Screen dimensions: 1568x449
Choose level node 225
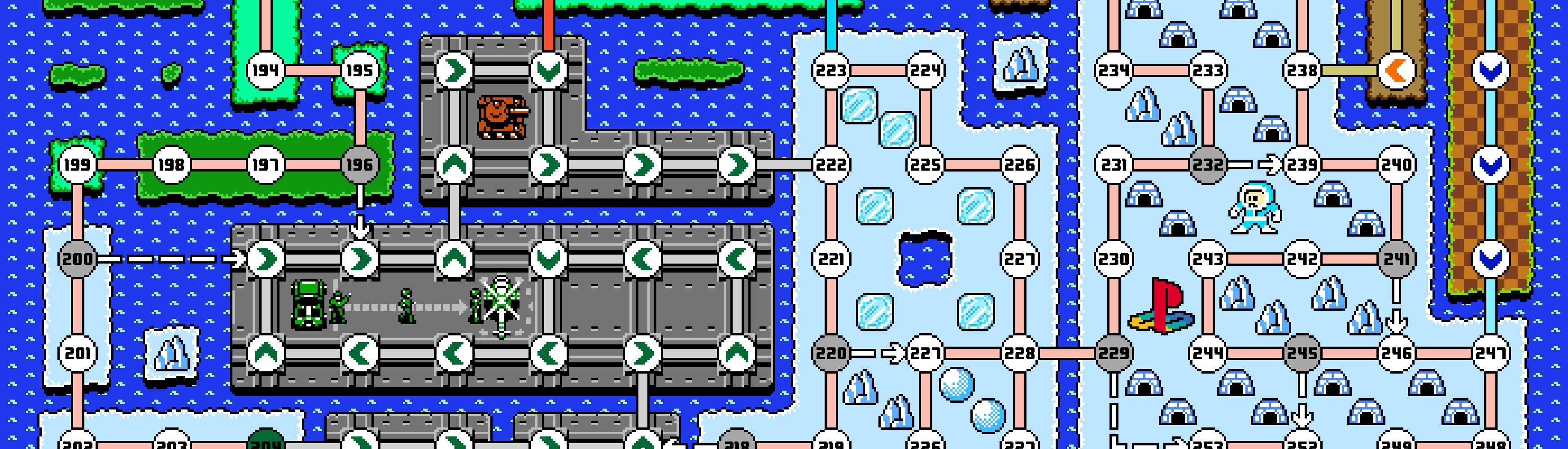pos(925,164)
